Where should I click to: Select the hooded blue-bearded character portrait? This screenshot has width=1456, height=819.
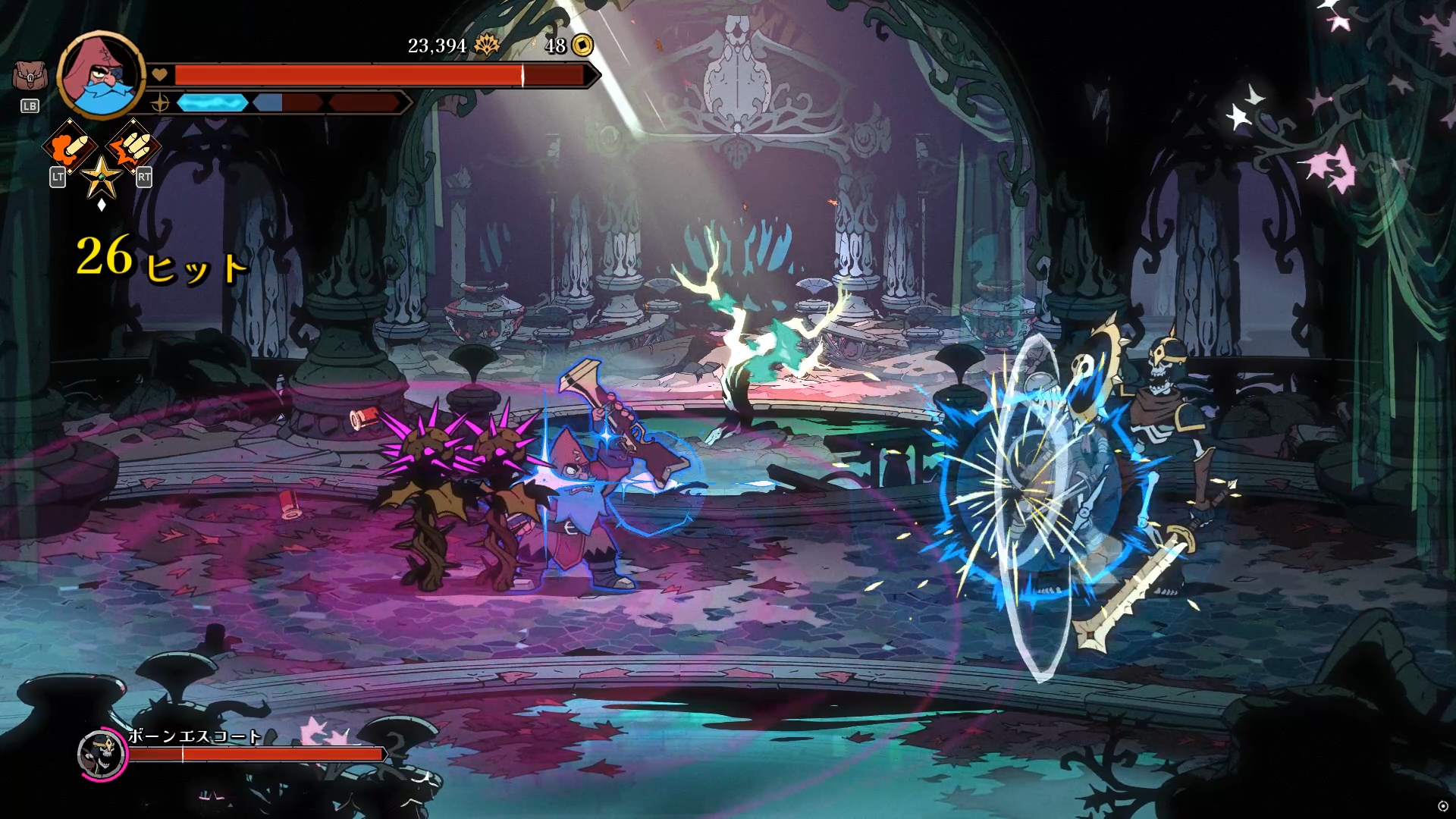pyautogui.click(x=101, y=75)
